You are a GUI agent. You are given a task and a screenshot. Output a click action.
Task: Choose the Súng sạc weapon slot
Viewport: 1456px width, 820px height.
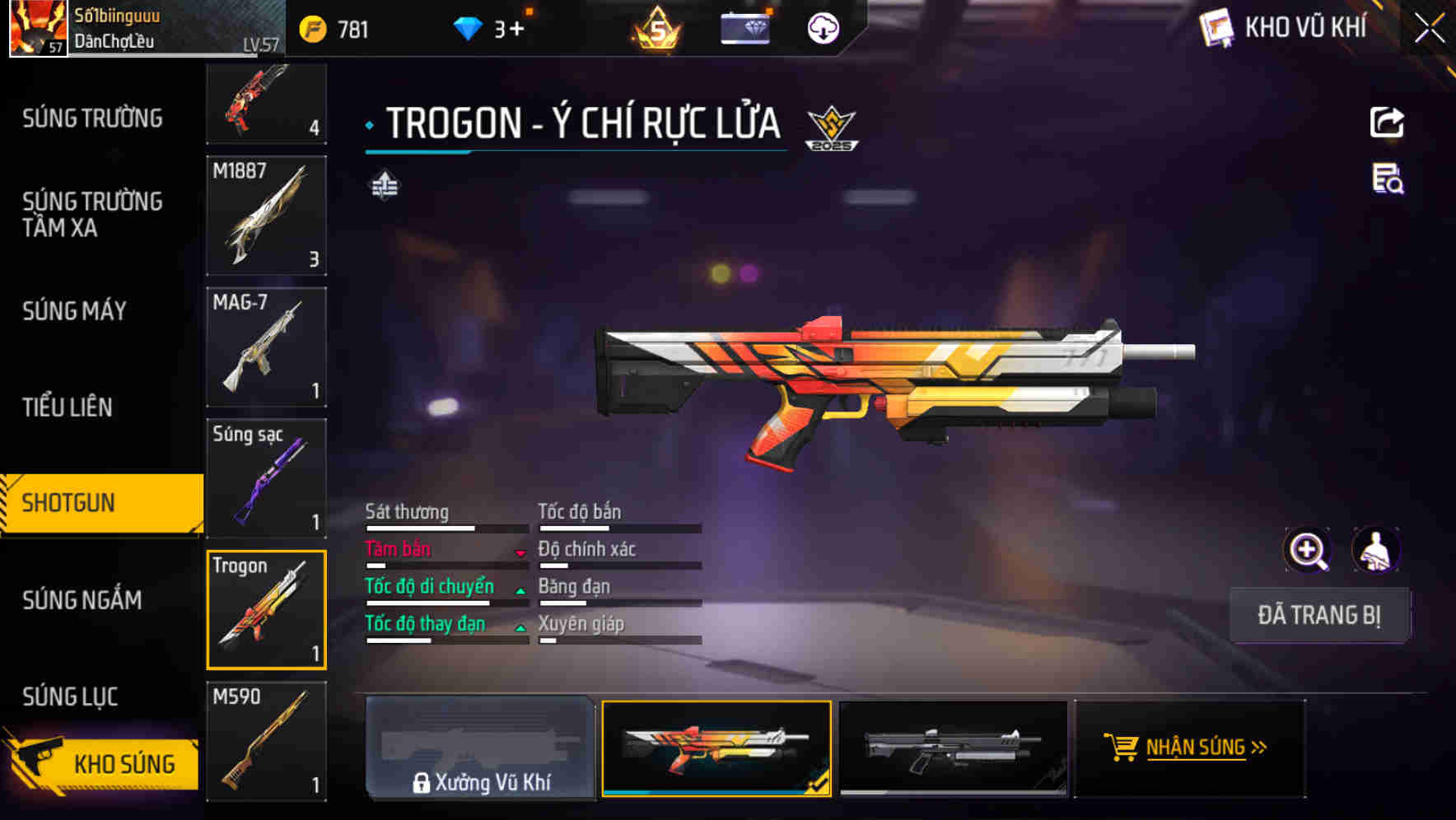coord(266,478)
